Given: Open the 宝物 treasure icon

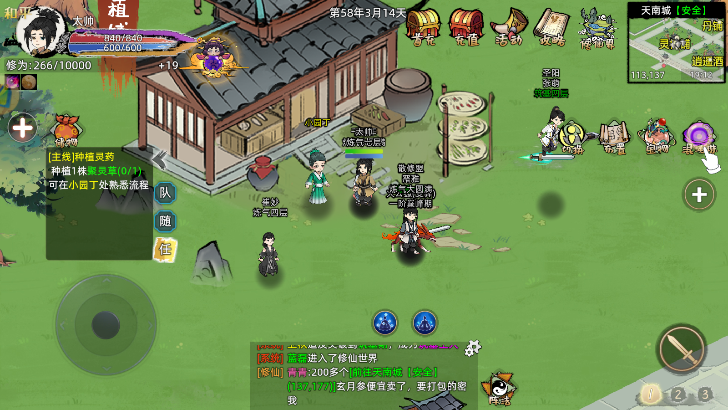Looking at the screenshot, I should [x=656, y=136].
